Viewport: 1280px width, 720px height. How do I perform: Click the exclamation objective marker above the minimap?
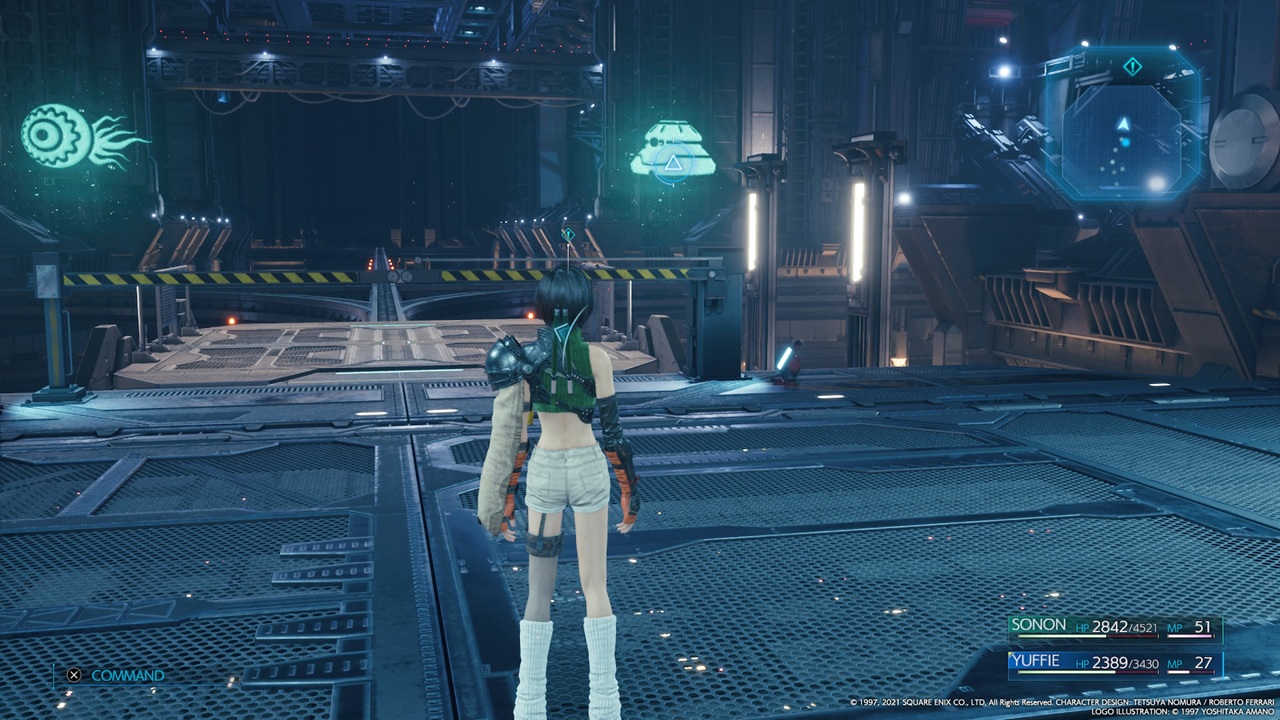point(1132,64)
